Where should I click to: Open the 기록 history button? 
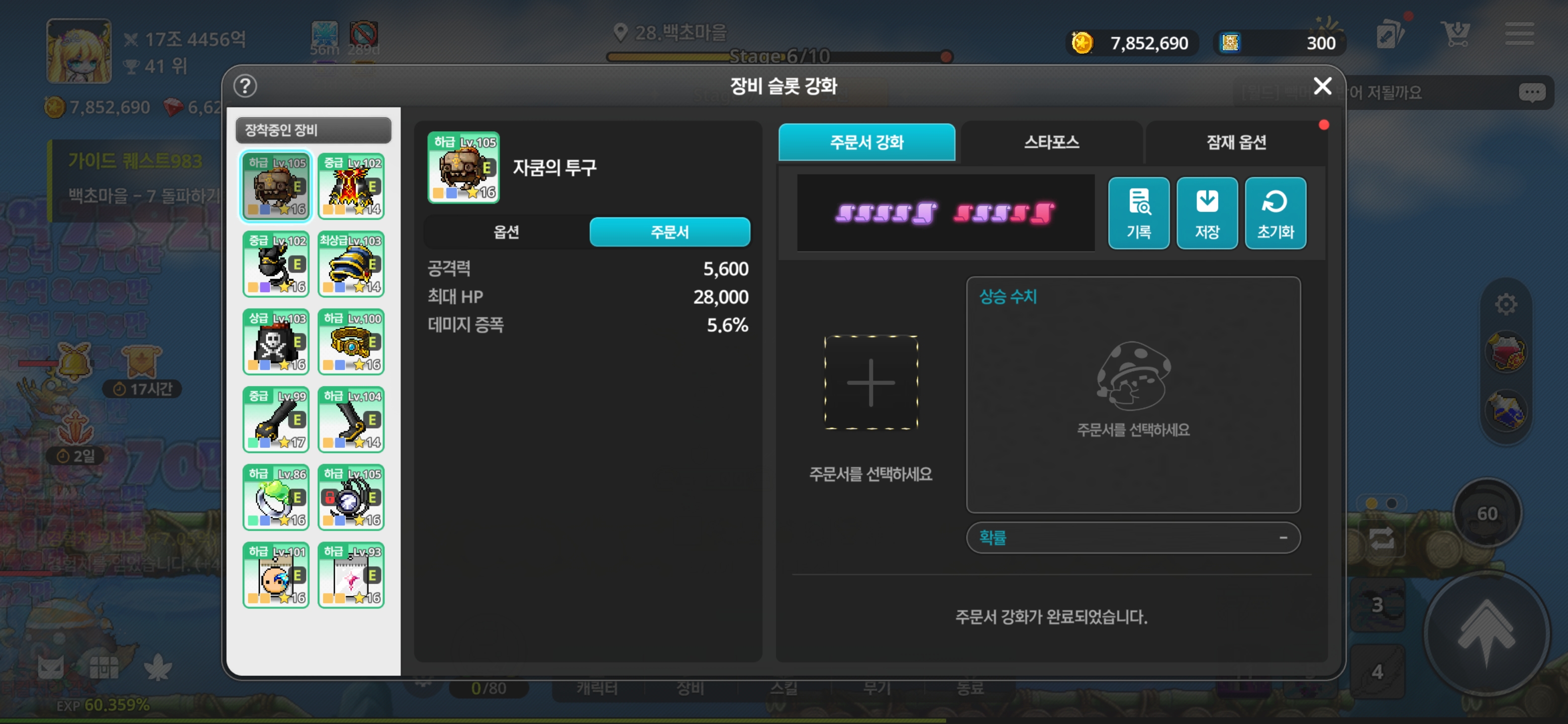(1138, 213)
